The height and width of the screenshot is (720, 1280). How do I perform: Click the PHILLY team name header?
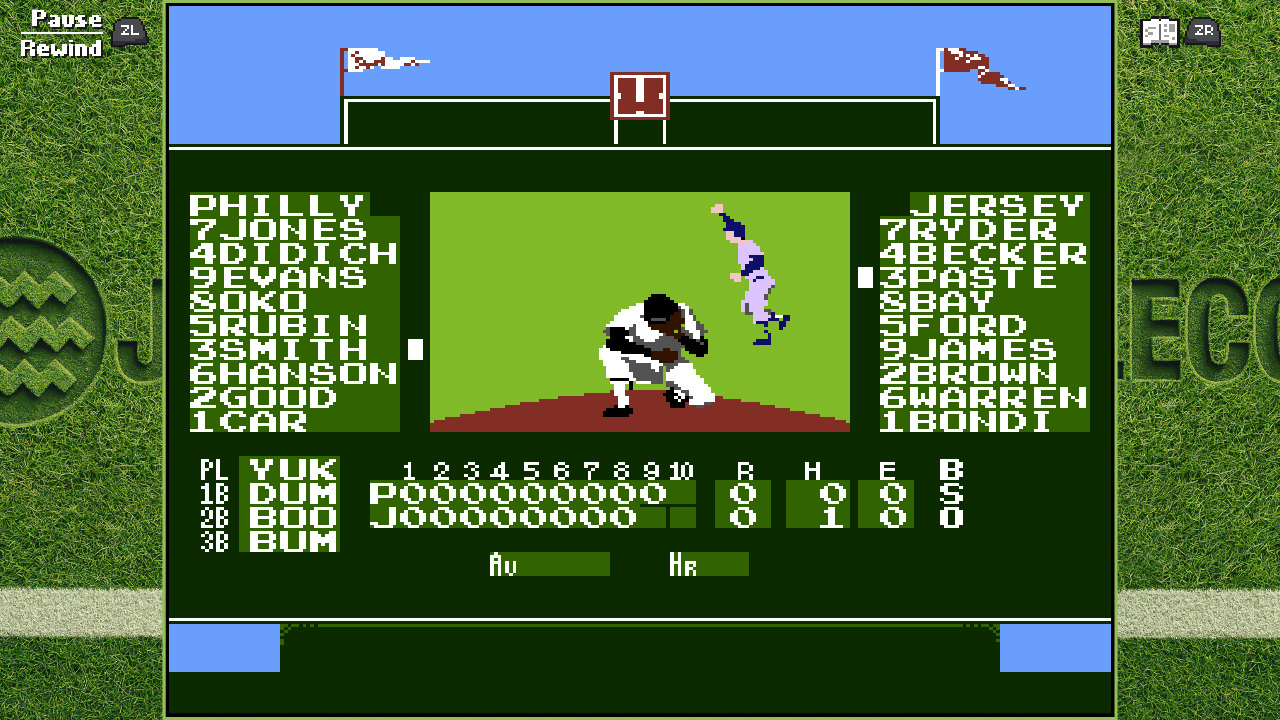[277, 205]
